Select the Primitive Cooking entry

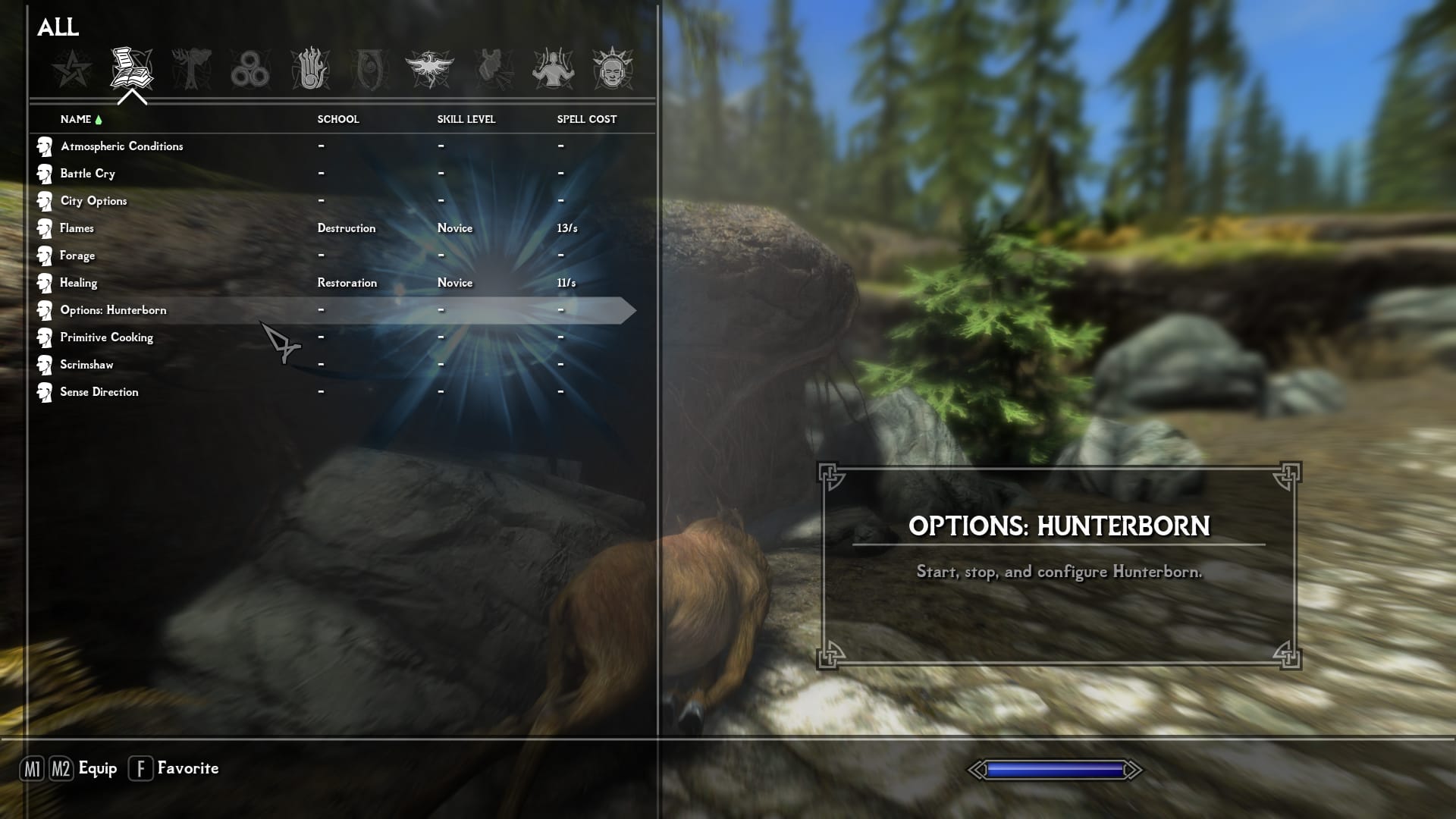pos(106,337)
